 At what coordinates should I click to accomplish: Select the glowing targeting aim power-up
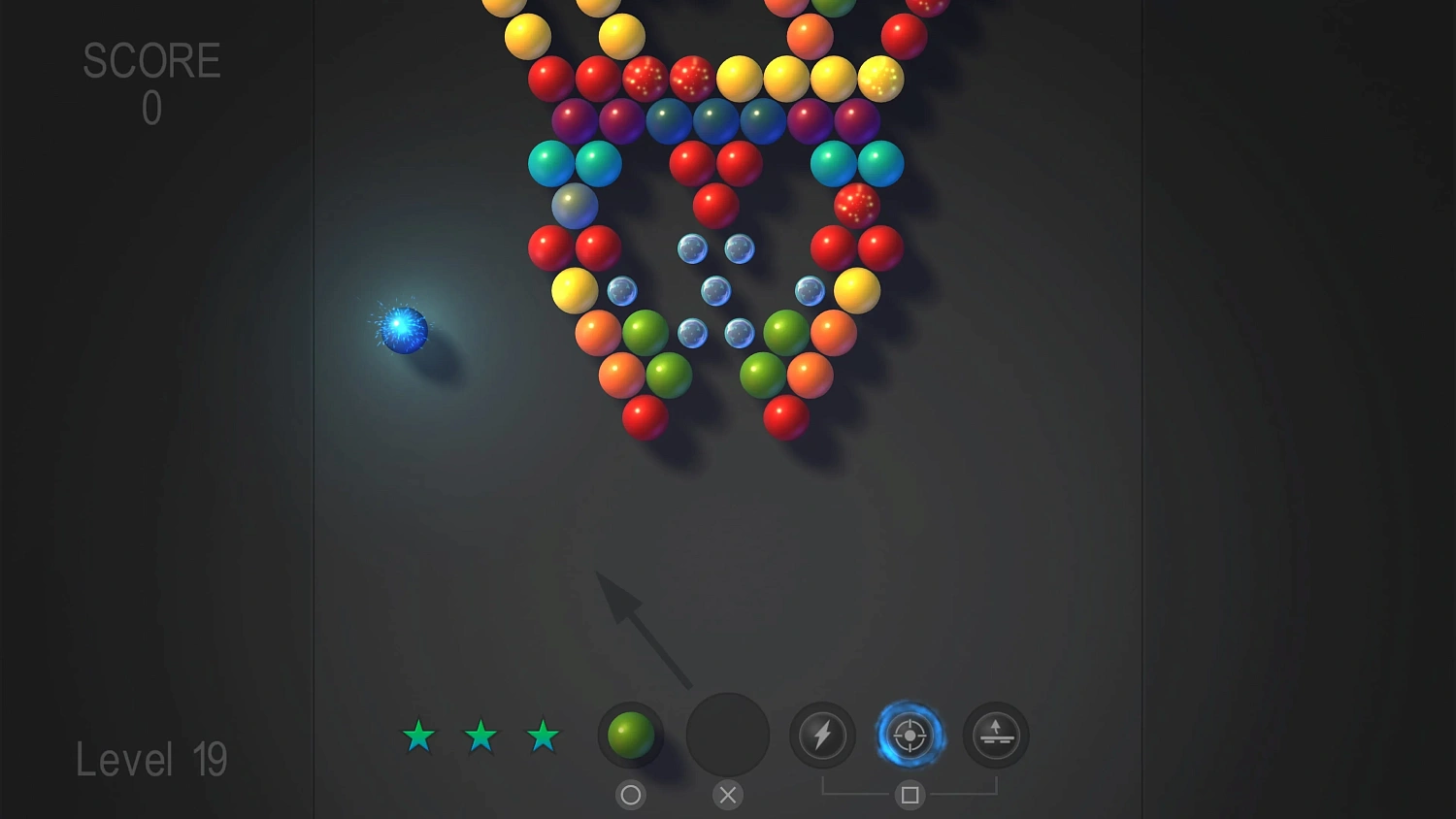(909, 735)
